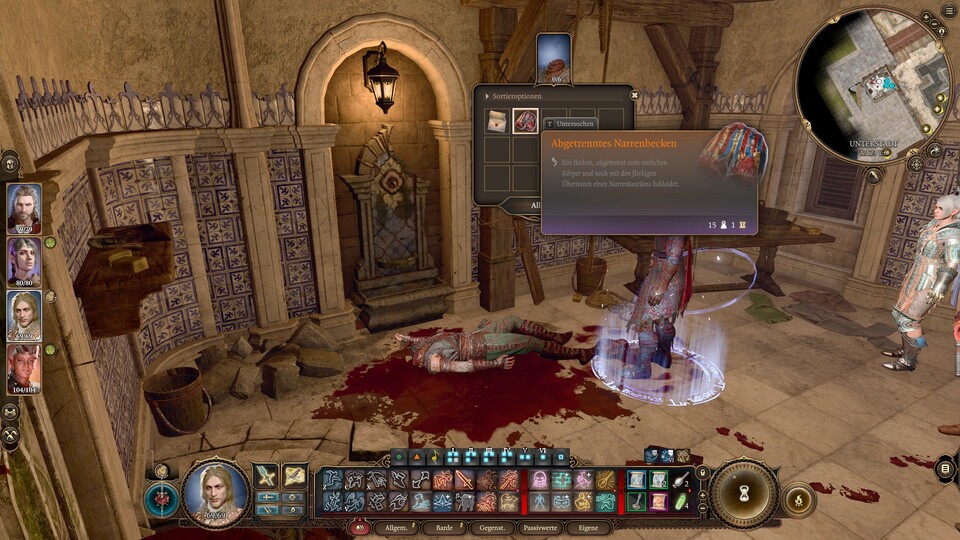
Task: Switch to the Barde hotbar tab
Action: point(441,527)
